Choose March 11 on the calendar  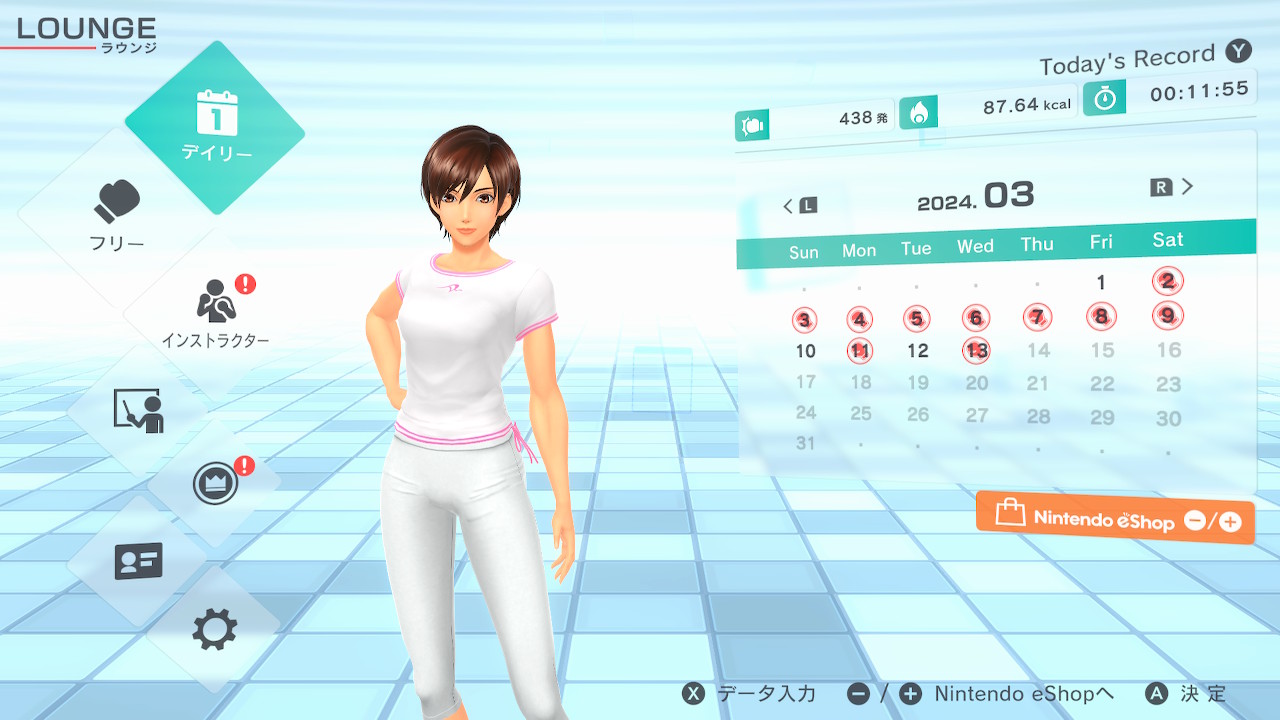click(859, 351)
